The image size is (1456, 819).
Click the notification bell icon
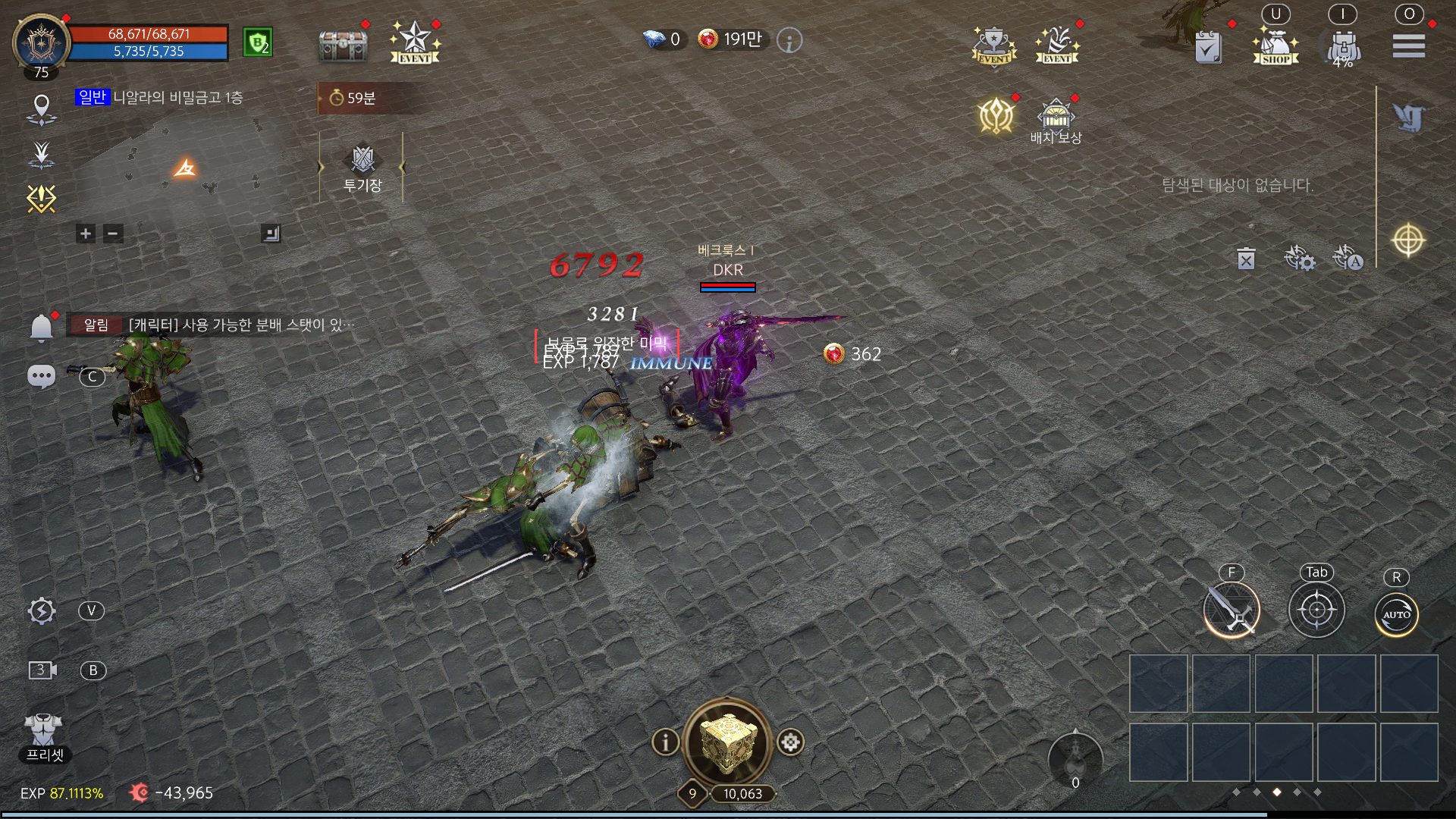41,328
